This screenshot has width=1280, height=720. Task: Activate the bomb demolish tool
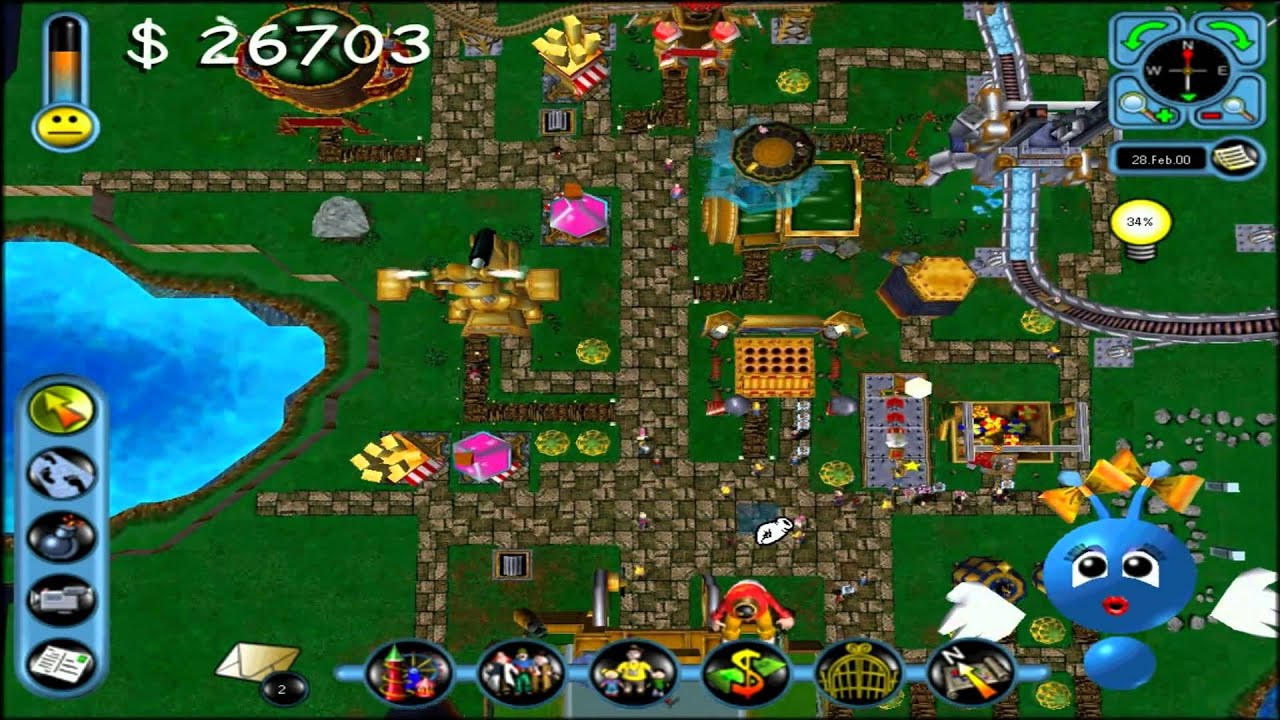62,537
